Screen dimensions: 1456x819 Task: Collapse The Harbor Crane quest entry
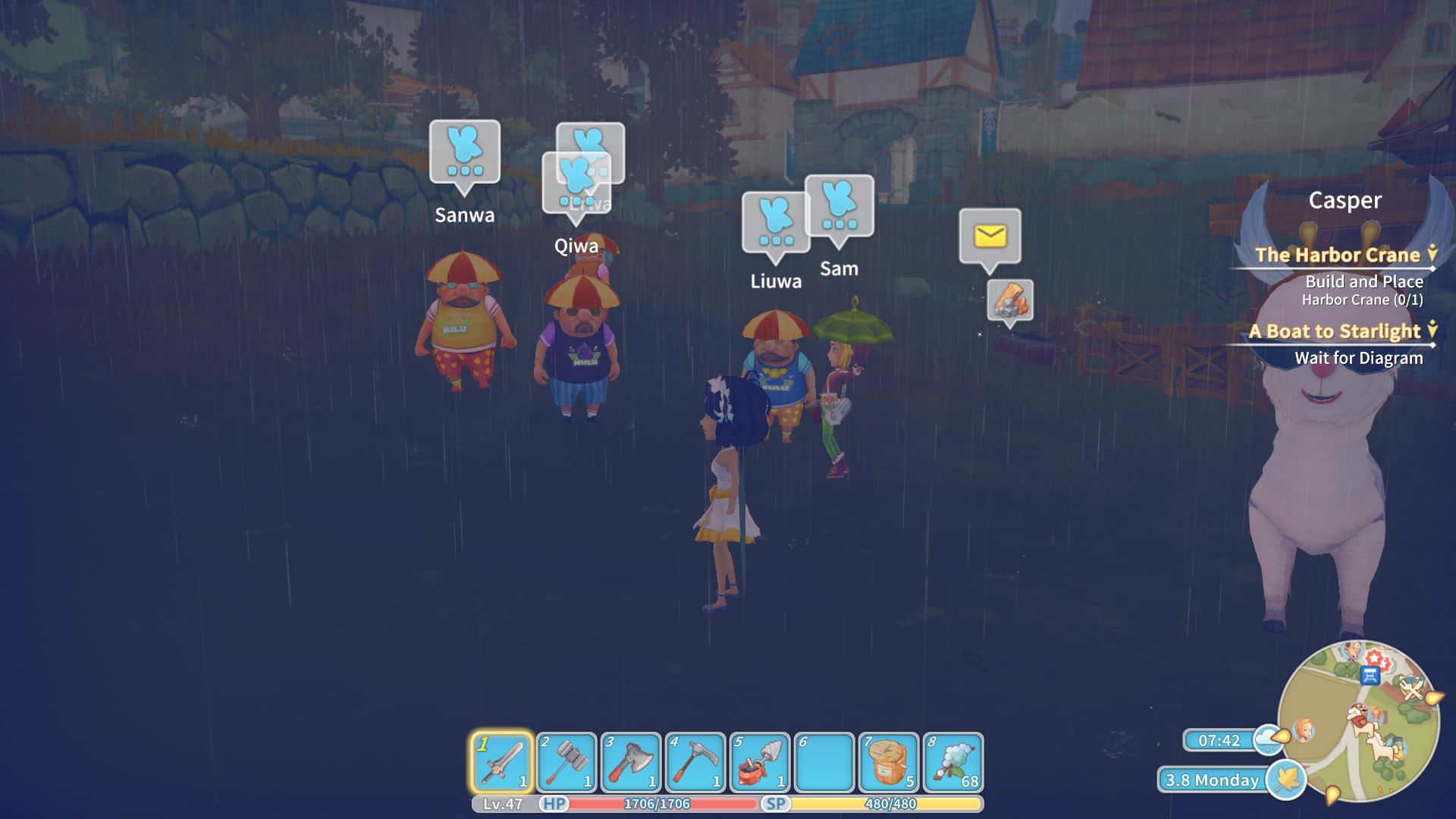pos(1432,256)
